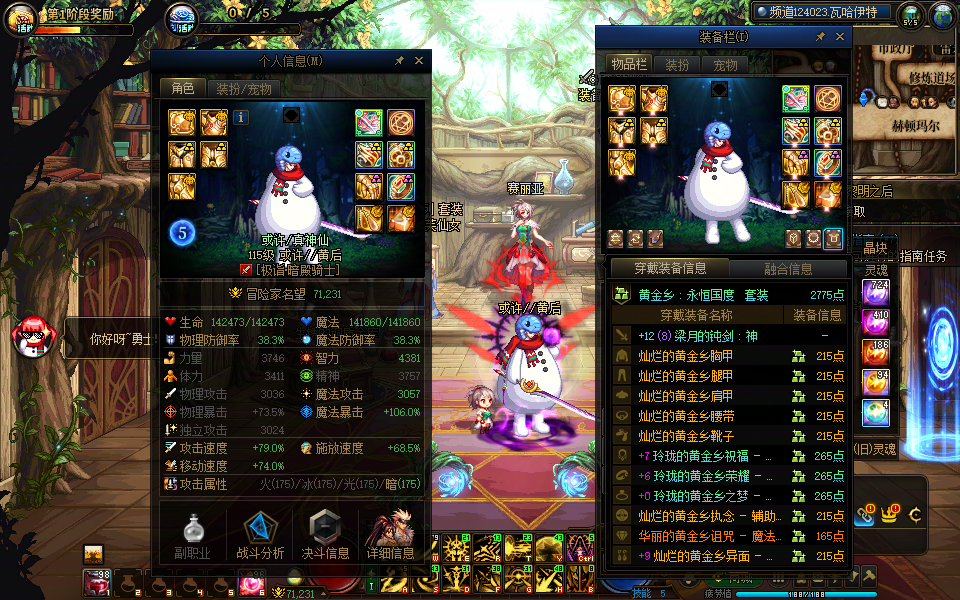Click the blue info 'i' icon
The width and height of the screenshot is (960, 600).
click(x=241, y=117)
